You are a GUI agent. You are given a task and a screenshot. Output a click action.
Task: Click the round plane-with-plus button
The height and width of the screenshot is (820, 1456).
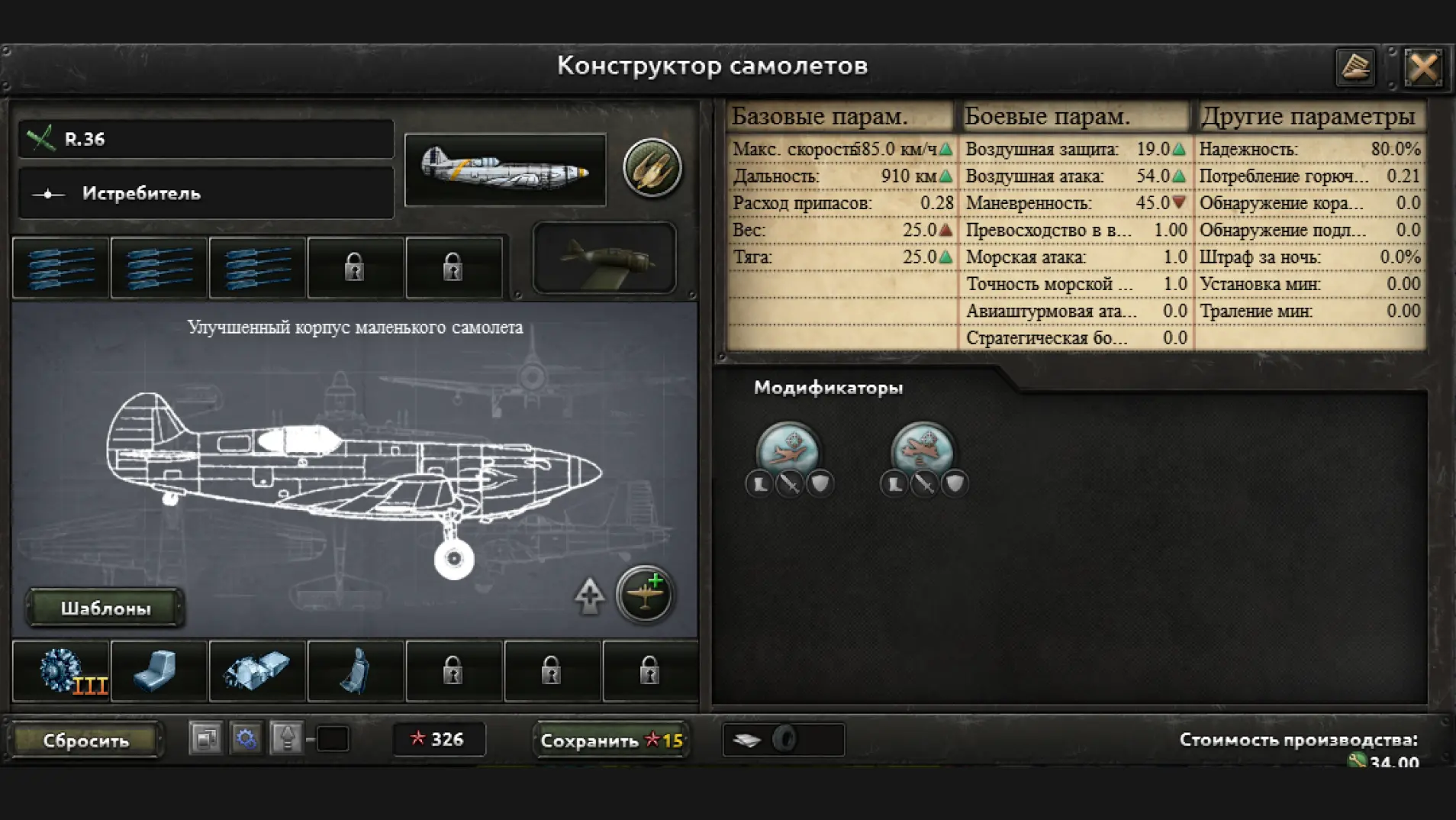coord(645,594)
